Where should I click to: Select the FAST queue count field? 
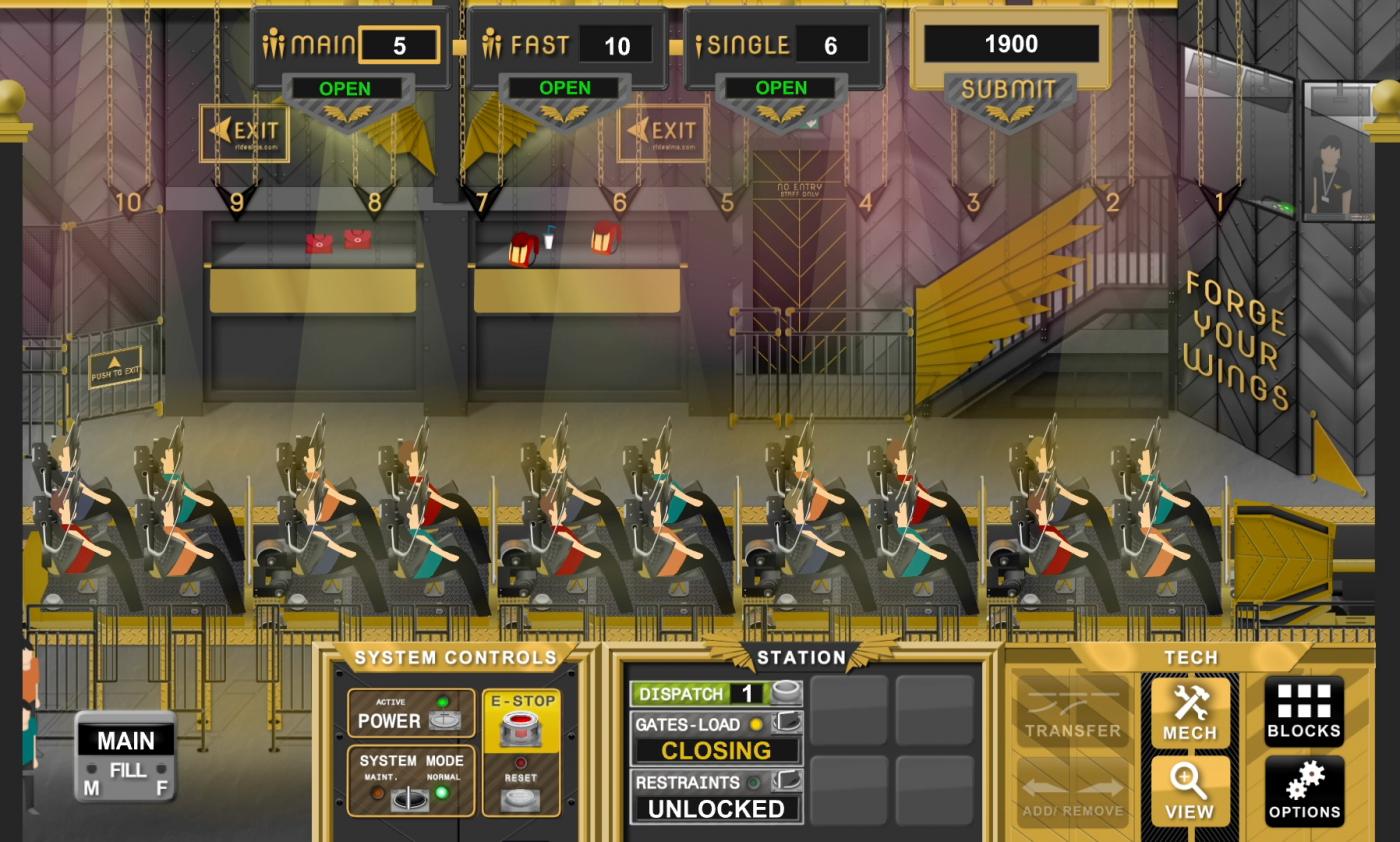(617, 46)
